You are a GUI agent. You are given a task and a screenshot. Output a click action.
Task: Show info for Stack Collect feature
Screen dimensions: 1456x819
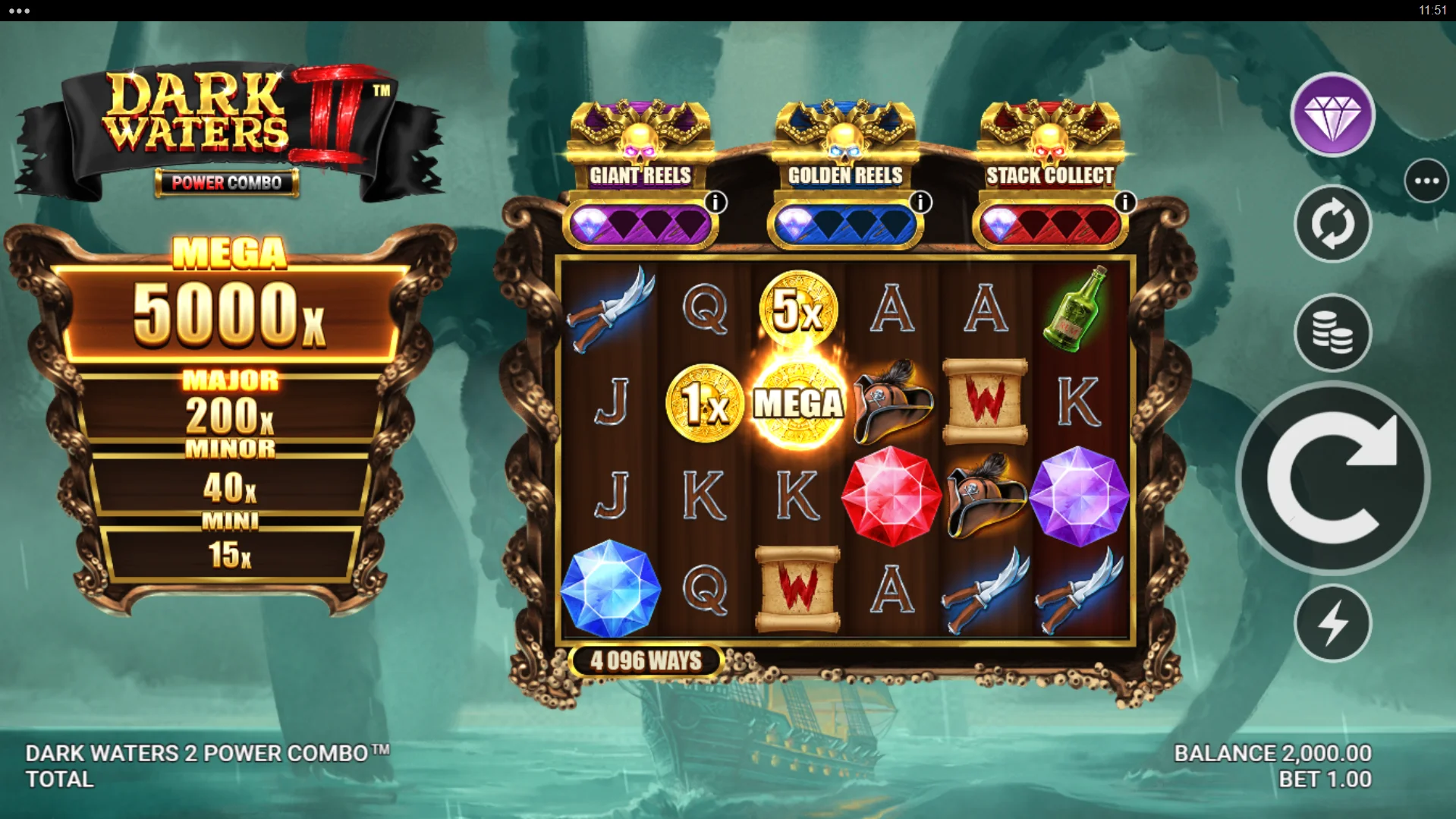coord(1124,203)
